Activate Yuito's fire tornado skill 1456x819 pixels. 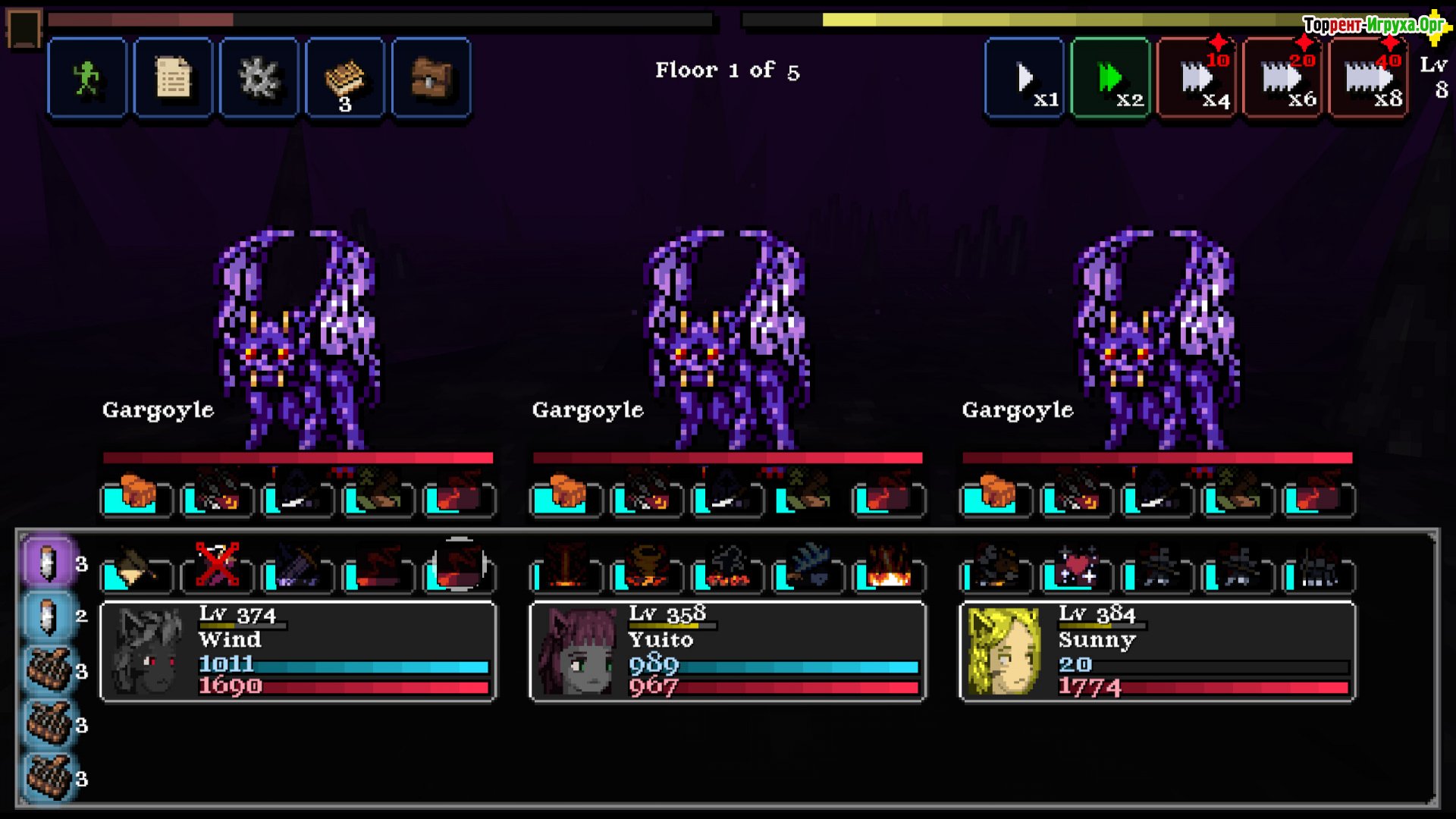[x=647, y=568]
